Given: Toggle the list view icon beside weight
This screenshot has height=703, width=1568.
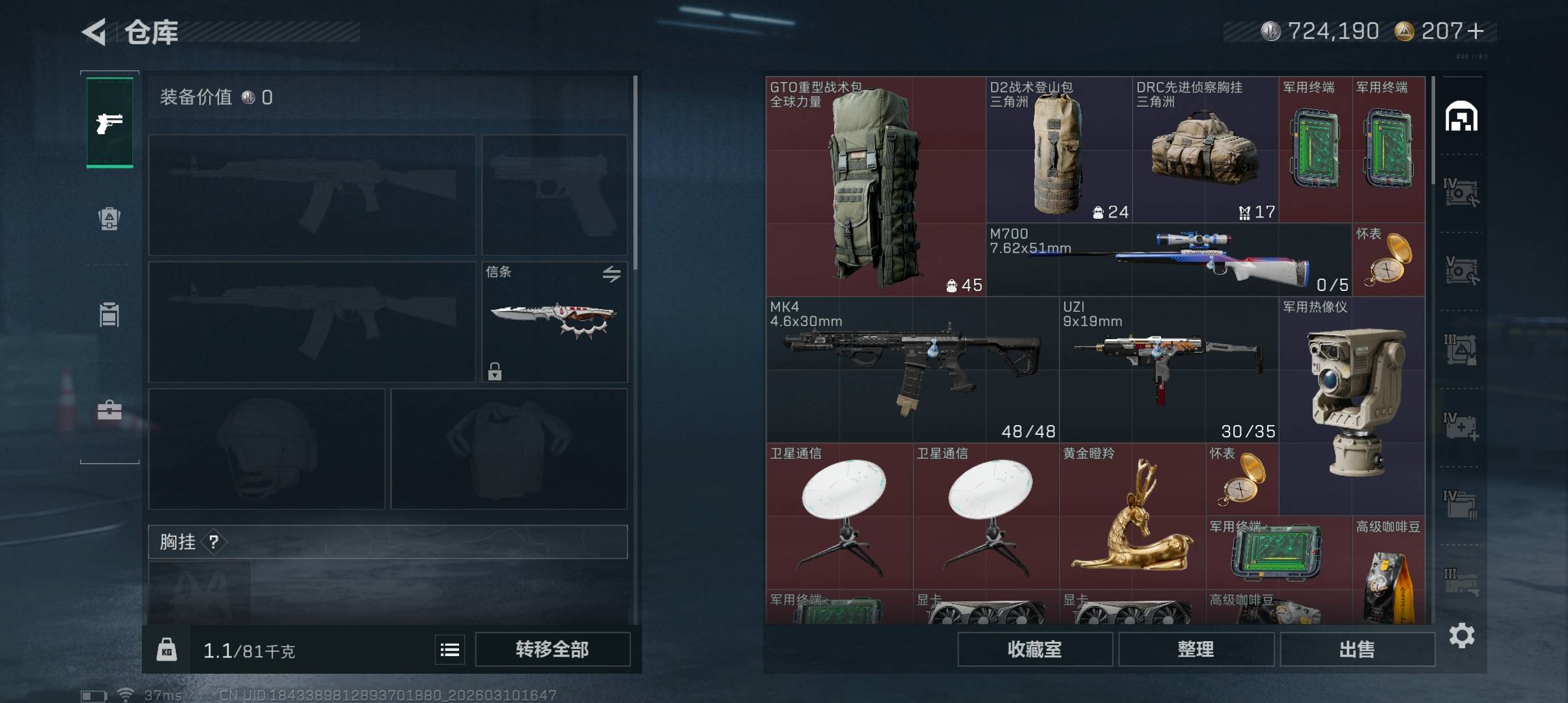Looking at the screenshot, I should [x=450, y=650].
